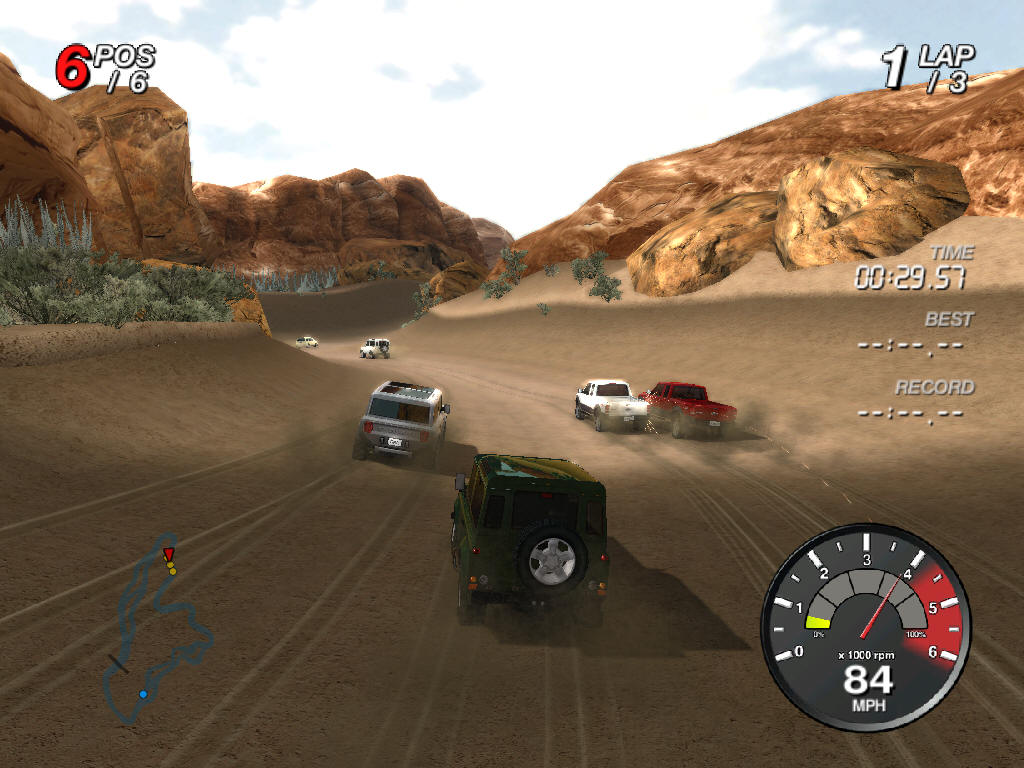Click the blue dot marker on minimap
The height and width of the screenshot is (768, 1024).
[143, 694]
